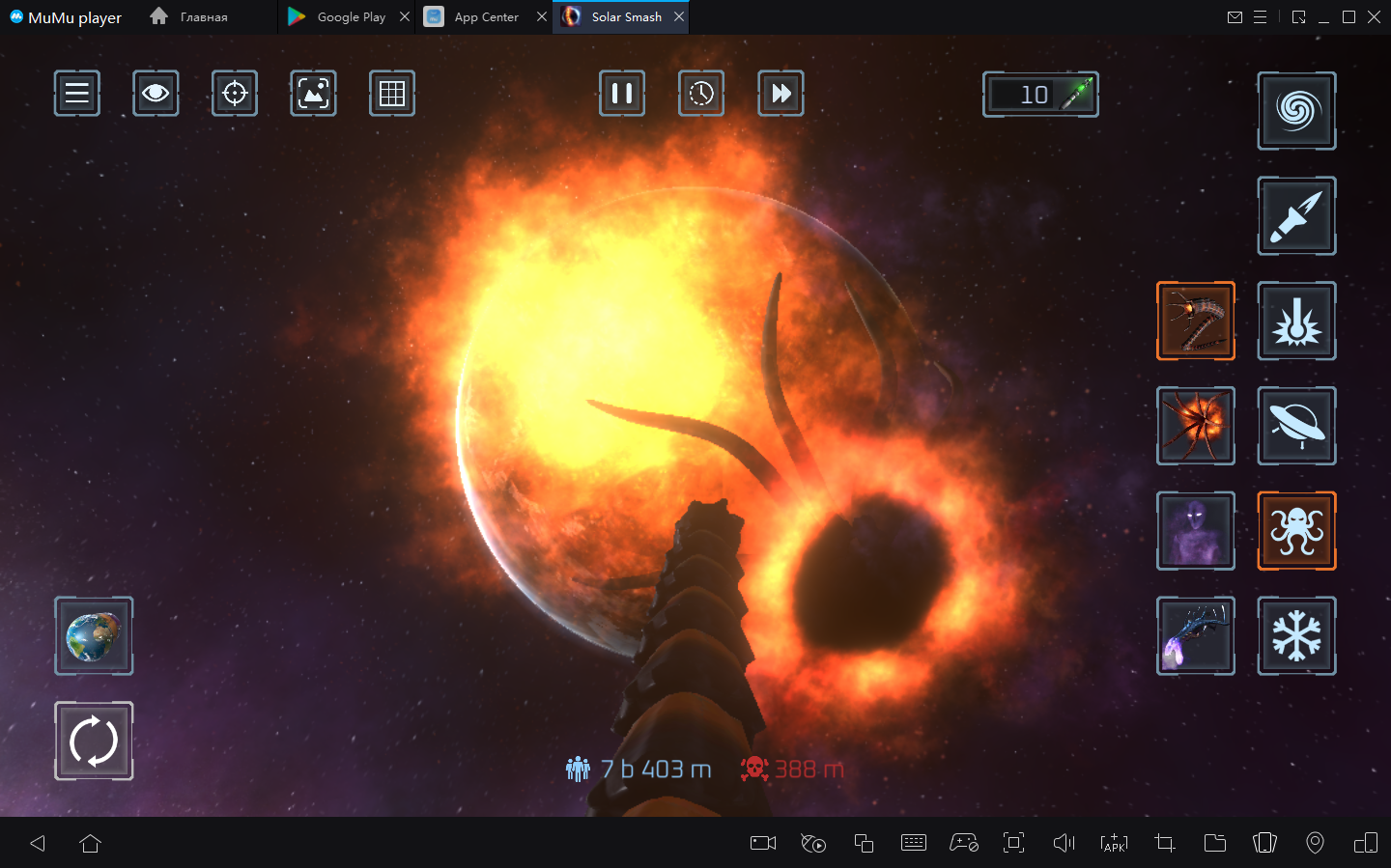
Task: Choose the snowflake freeze weapon category
Action: (1296, 635)
